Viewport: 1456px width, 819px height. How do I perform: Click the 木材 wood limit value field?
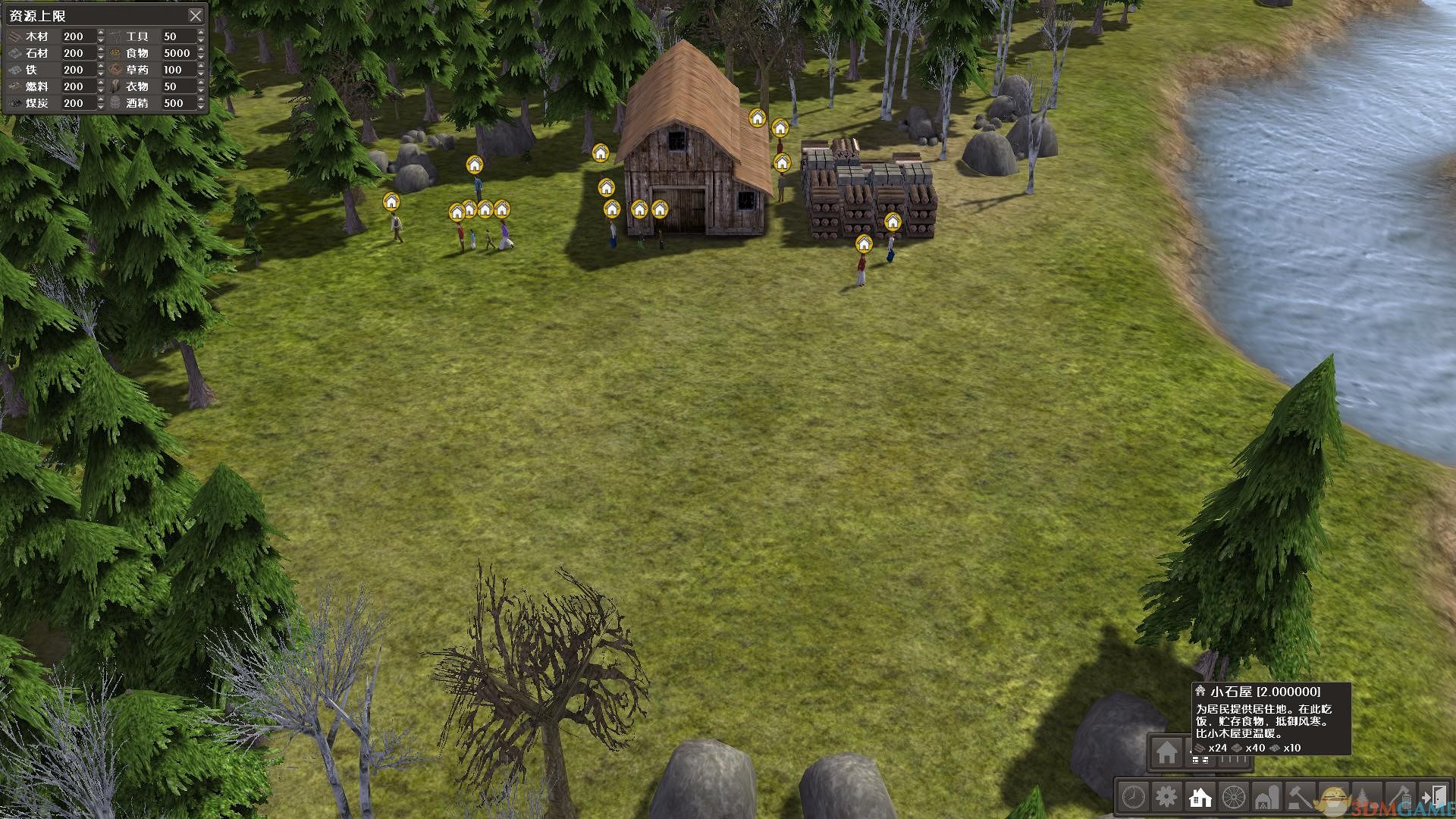[x=79, y=36]
